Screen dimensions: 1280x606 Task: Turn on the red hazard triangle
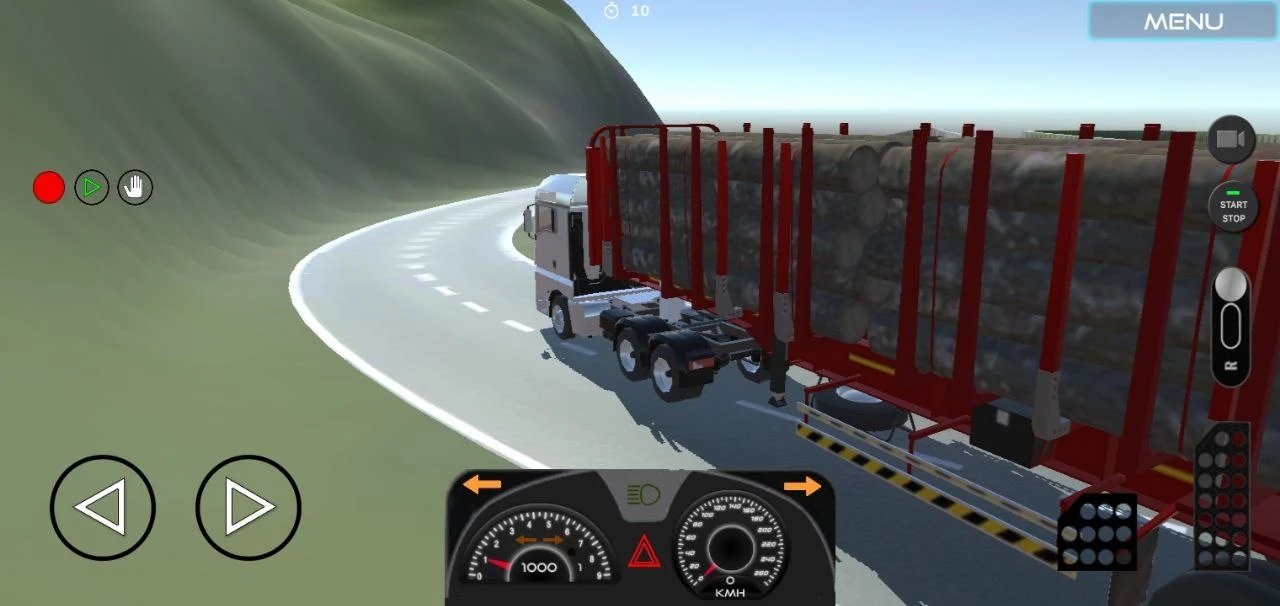pyautogui.click(x=643, y=551)
